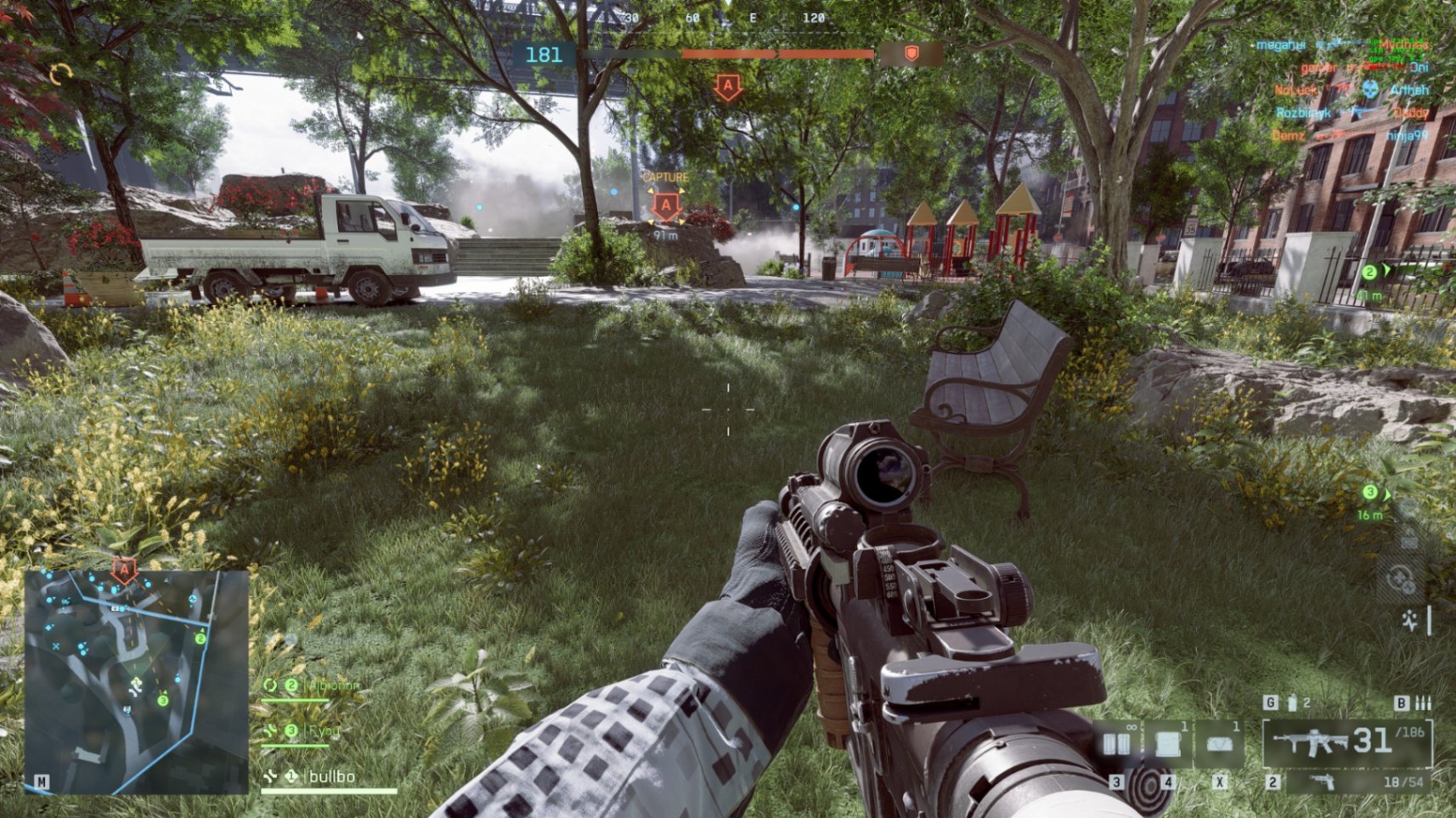Toggle the three-bullet fire mode icon
This screenshot has height=818, width=1456.
tap(1423, 702)
